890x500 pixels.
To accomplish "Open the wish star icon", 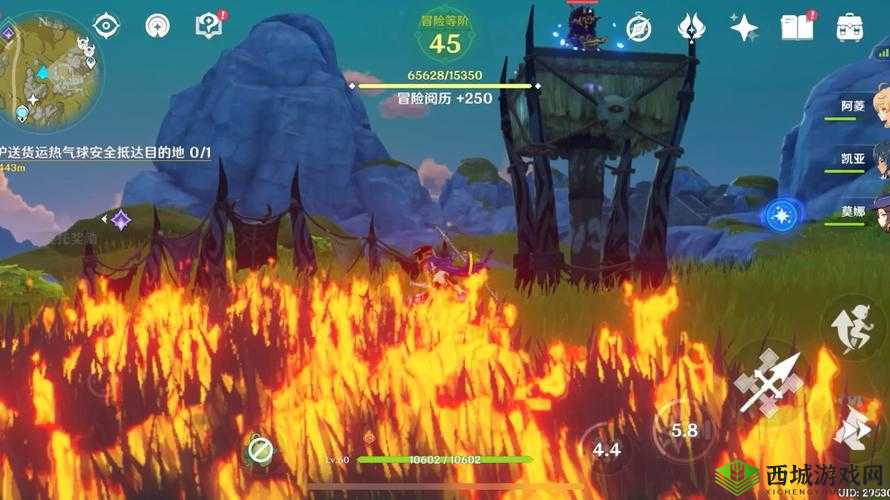I will pyautogui.click(x=743, y=27).
